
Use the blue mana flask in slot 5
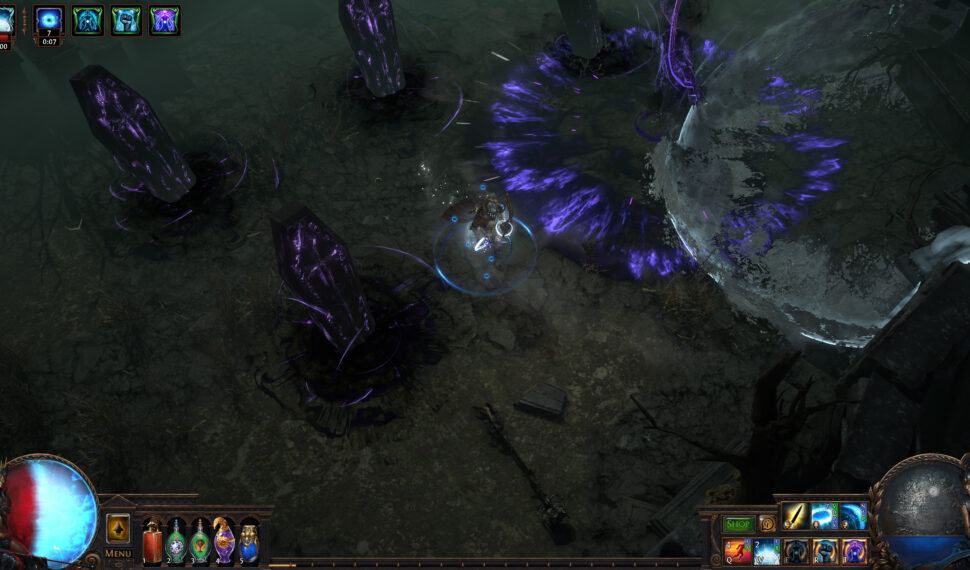tap(249, 541)
